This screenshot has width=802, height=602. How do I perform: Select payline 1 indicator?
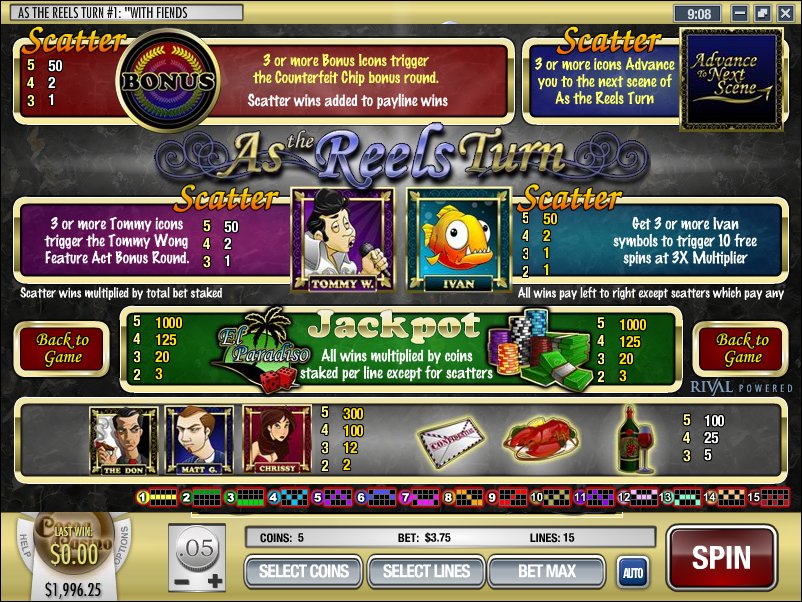[x=143, y=497]
